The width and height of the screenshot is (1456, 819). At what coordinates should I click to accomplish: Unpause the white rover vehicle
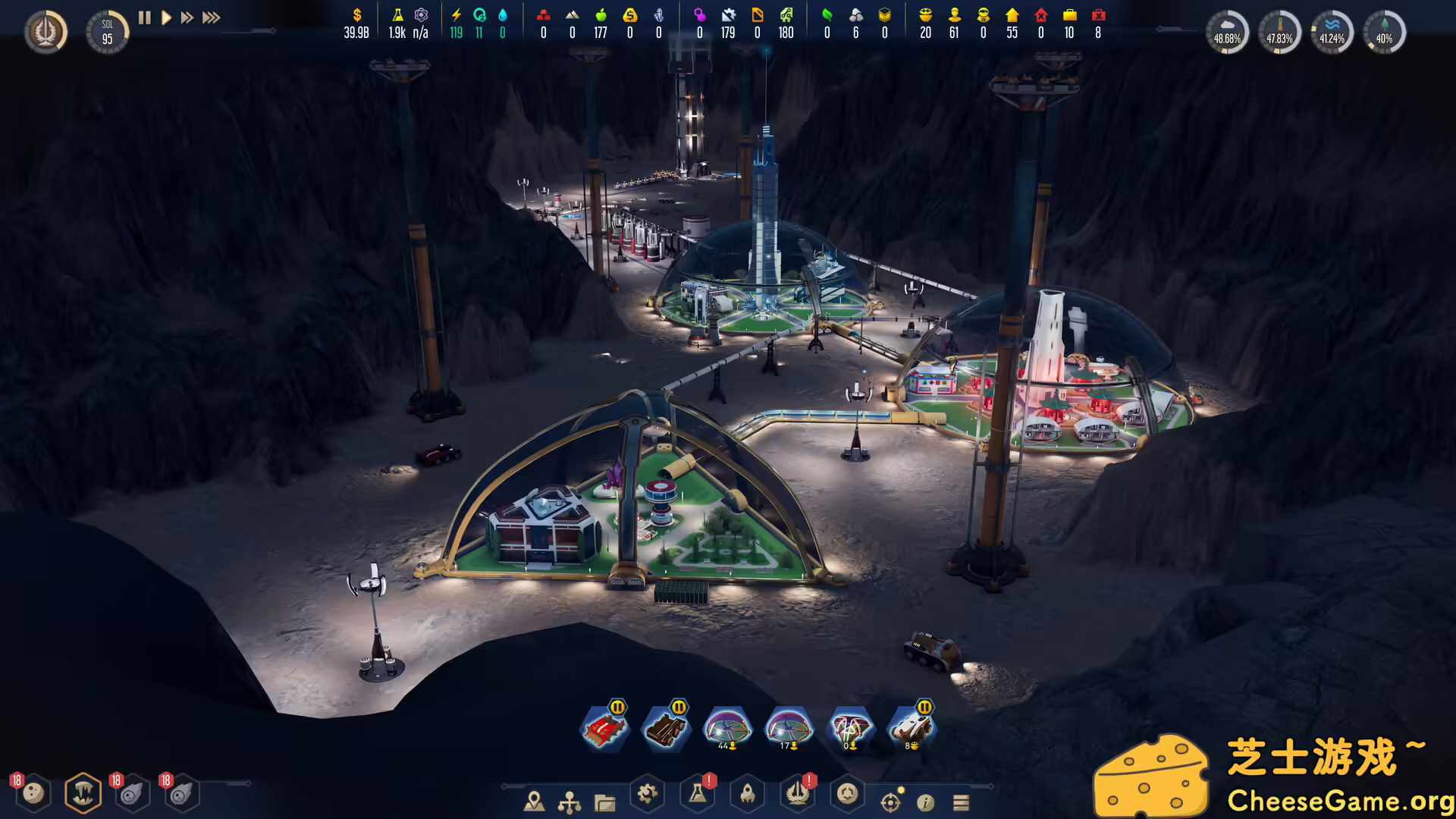pos(923,708)
